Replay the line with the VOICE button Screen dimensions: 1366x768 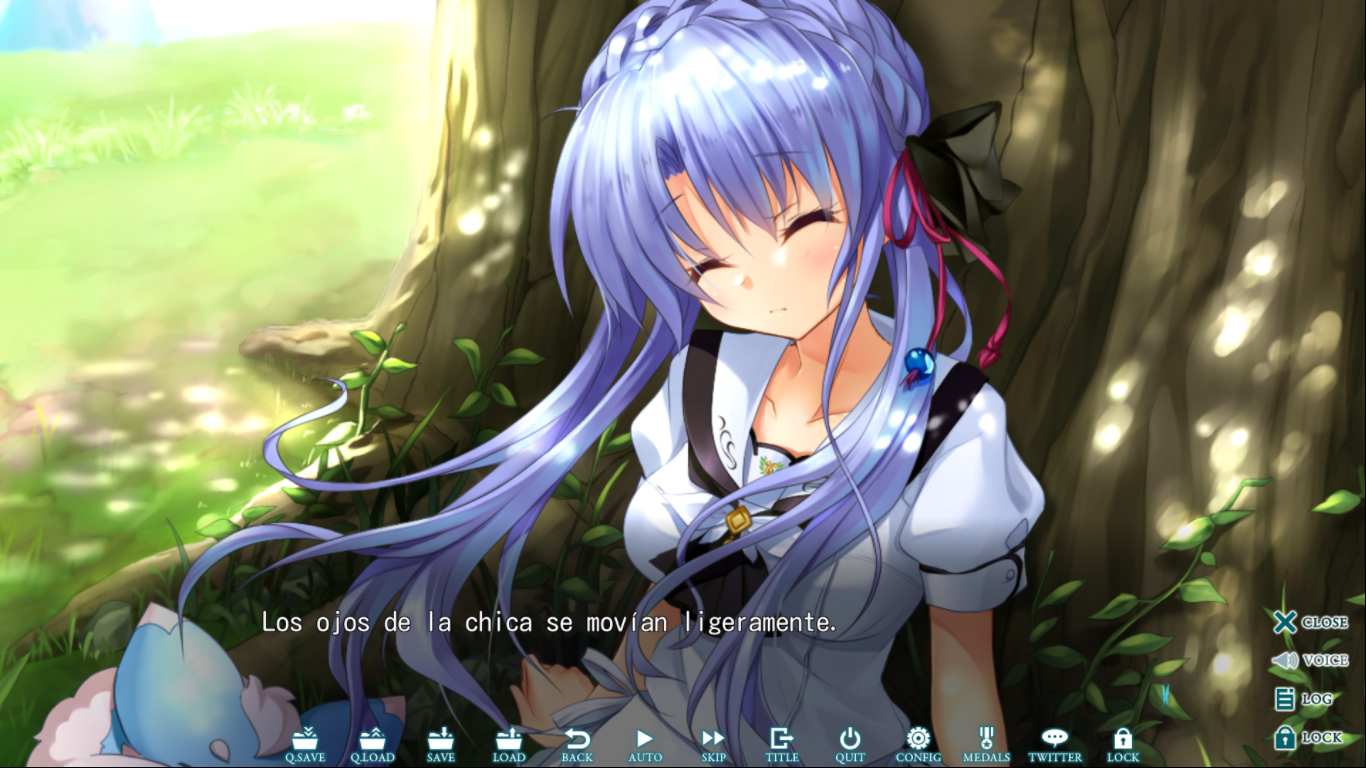click(1310, 660)
